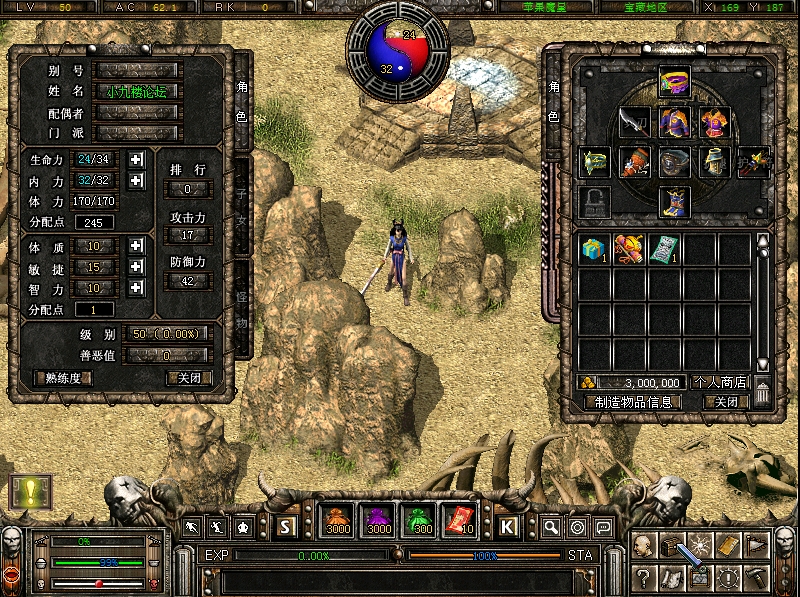Open the 个人商店 personal shop
Viewport: 800px width, 597px height.
[719, 382]
